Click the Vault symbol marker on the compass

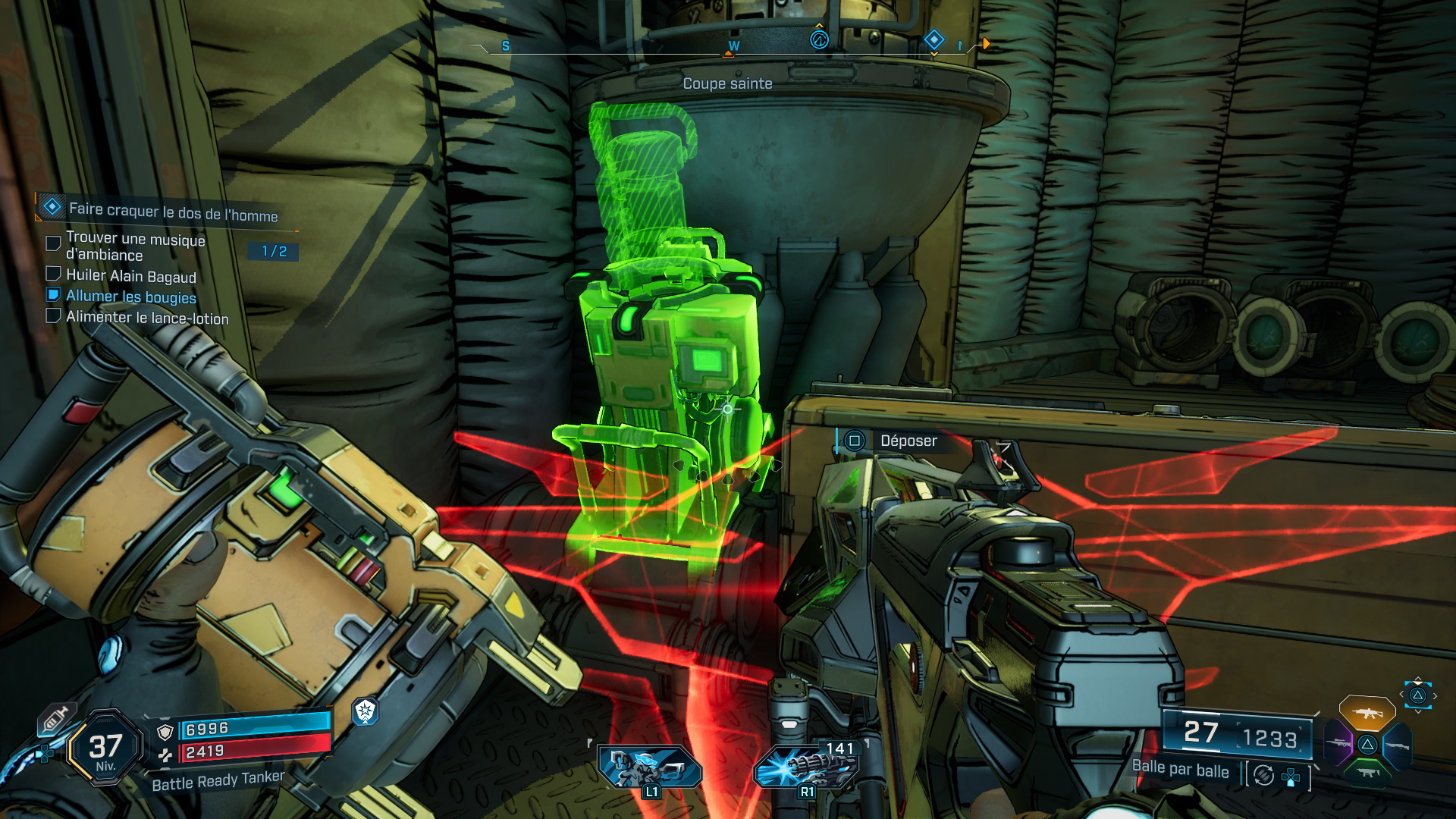point(819,39)
